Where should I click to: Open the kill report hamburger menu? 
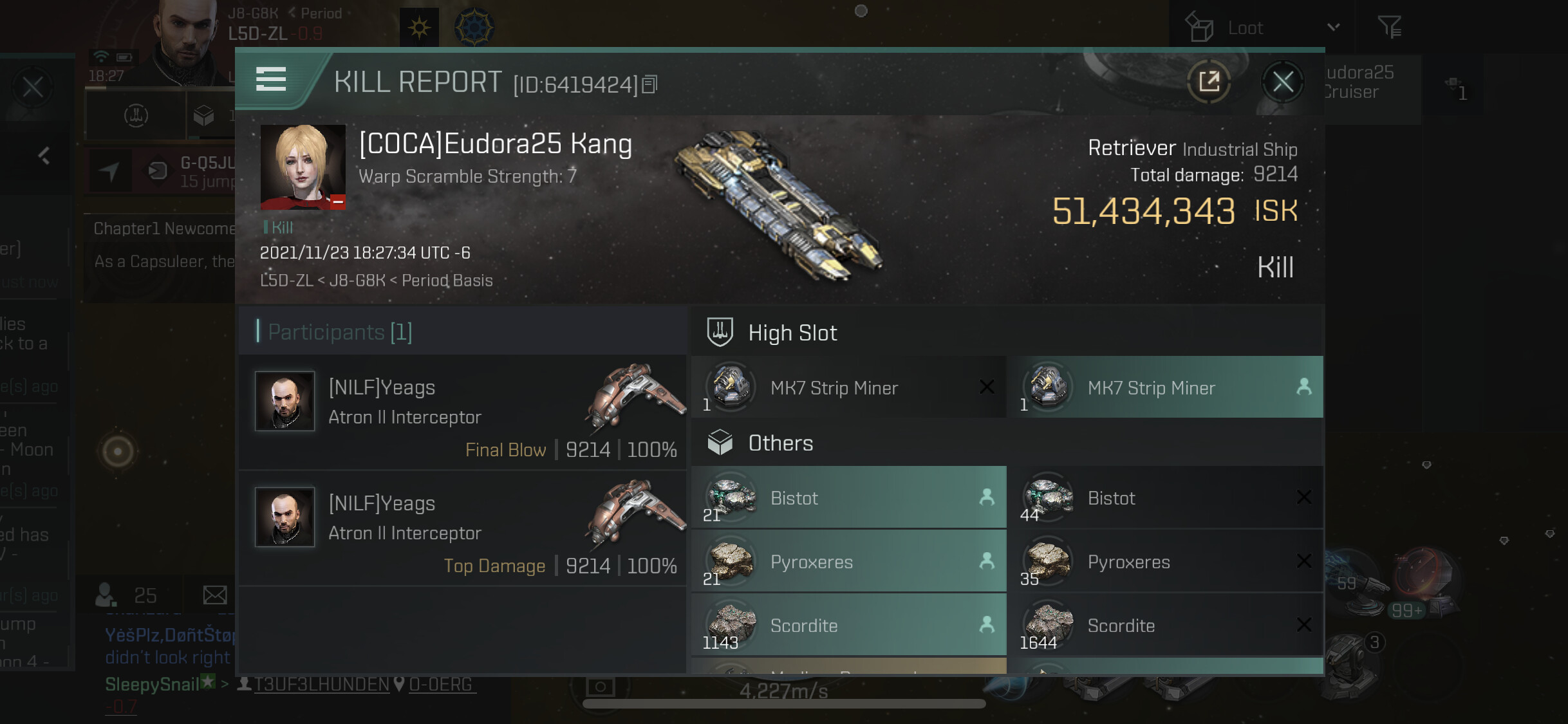(271, 80)
